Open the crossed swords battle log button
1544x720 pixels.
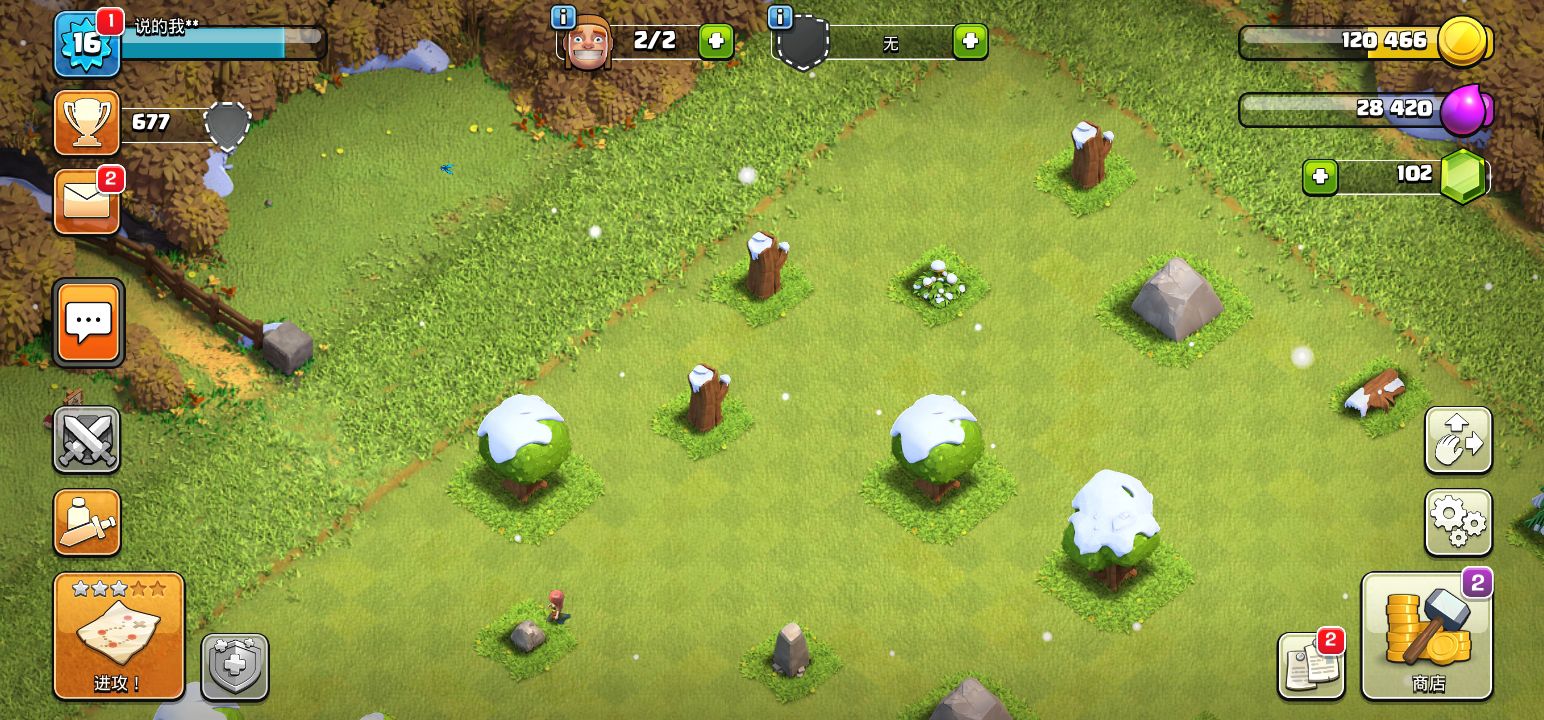click(87, 439)
